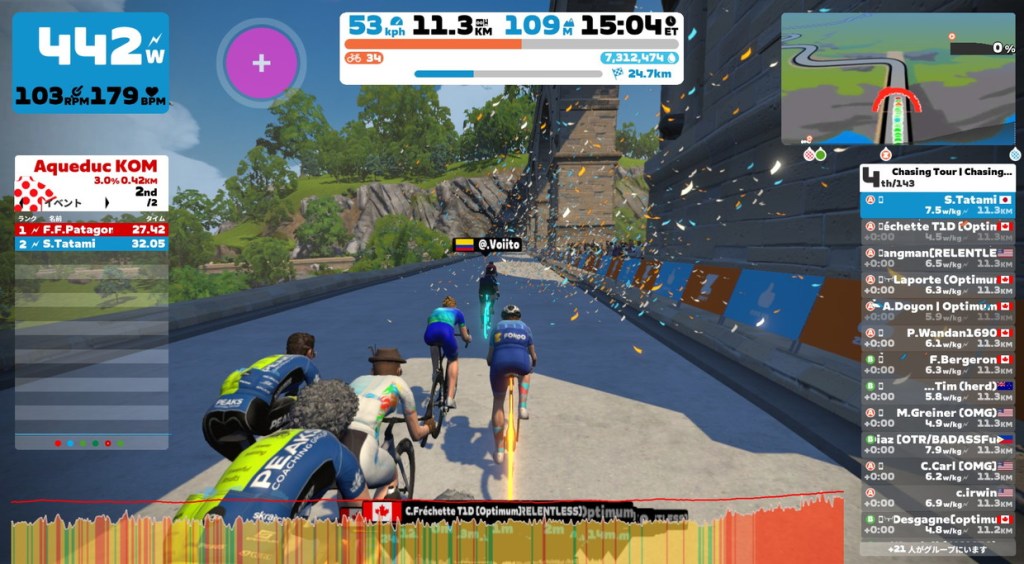Click F.F.Patagor on the KOM leaderboard
Screen dimensions: 1024x564
point(91,229)
